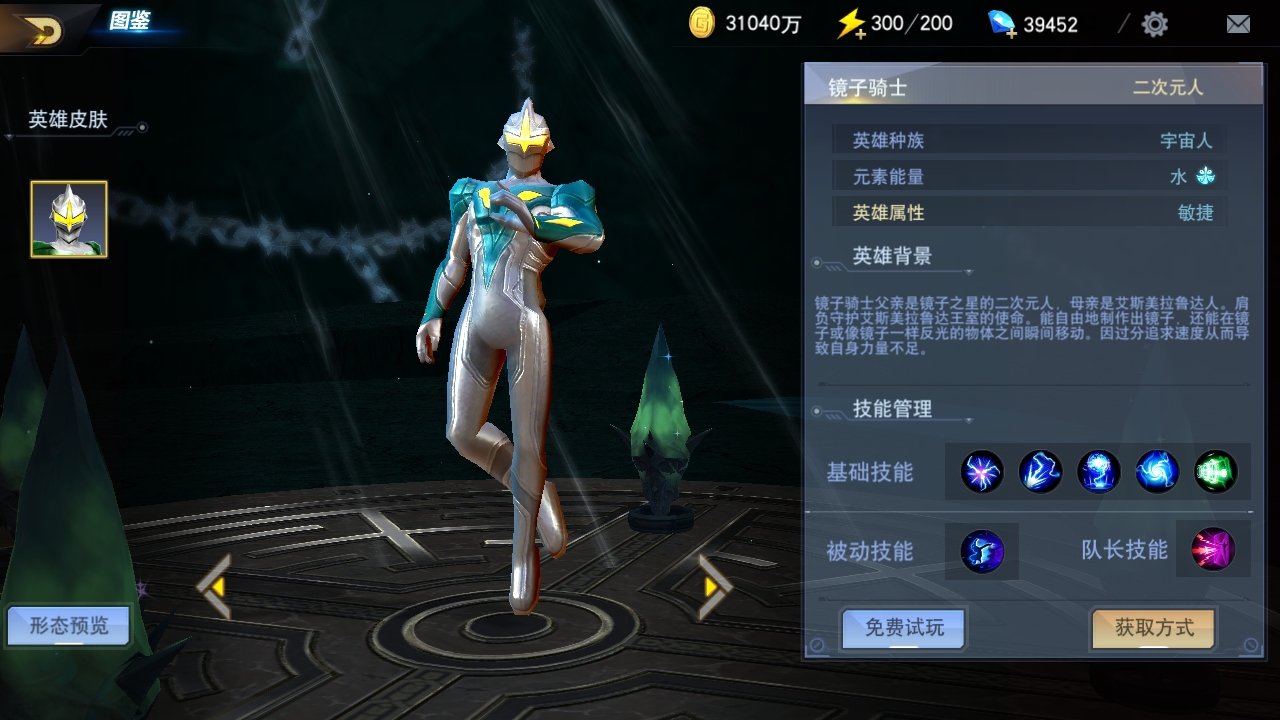1280x720 pixels.
Task: Add more gold coins via the coin icon
Action: [x=702, y=23]
